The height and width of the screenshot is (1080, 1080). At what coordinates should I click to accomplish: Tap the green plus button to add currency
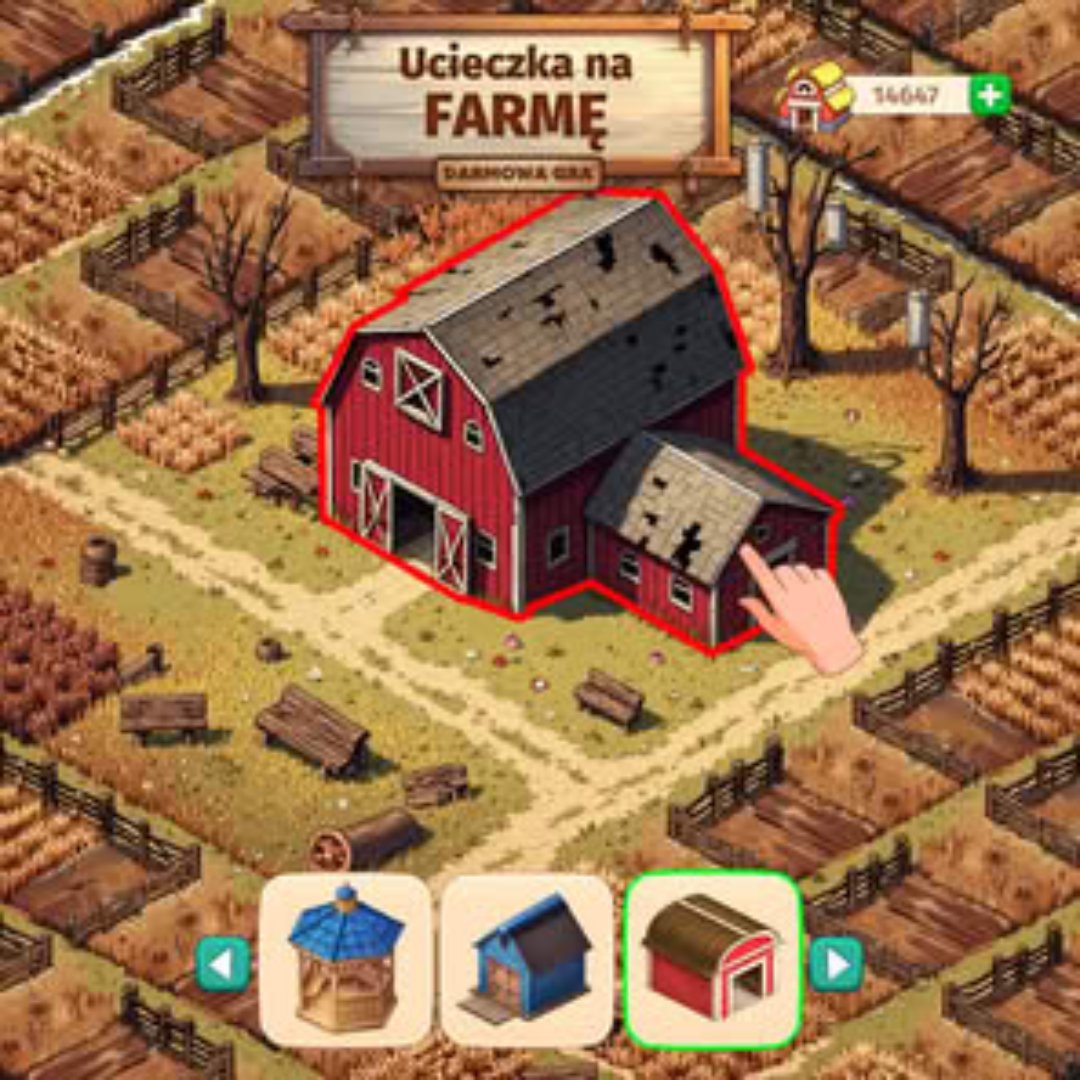(x=990, y=96)
